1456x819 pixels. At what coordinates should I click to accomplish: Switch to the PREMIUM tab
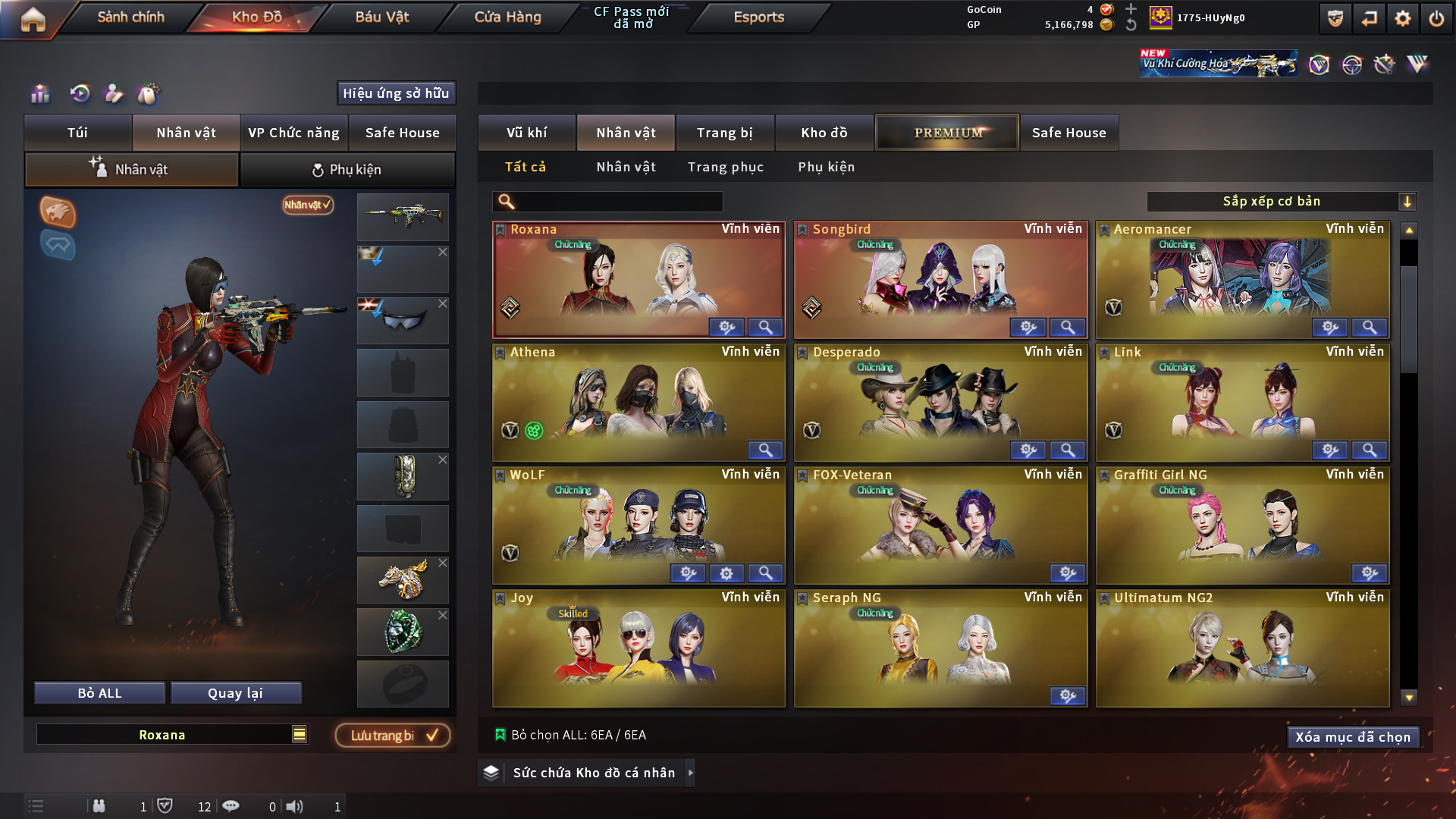pos(947,133)
